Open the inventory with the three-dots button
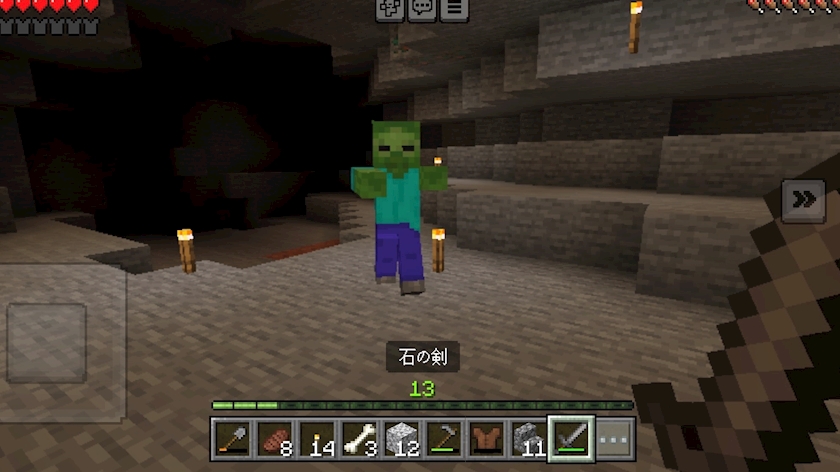Image resolution: width=840 pixels, height=472 pixels. [x=613, y=437]
